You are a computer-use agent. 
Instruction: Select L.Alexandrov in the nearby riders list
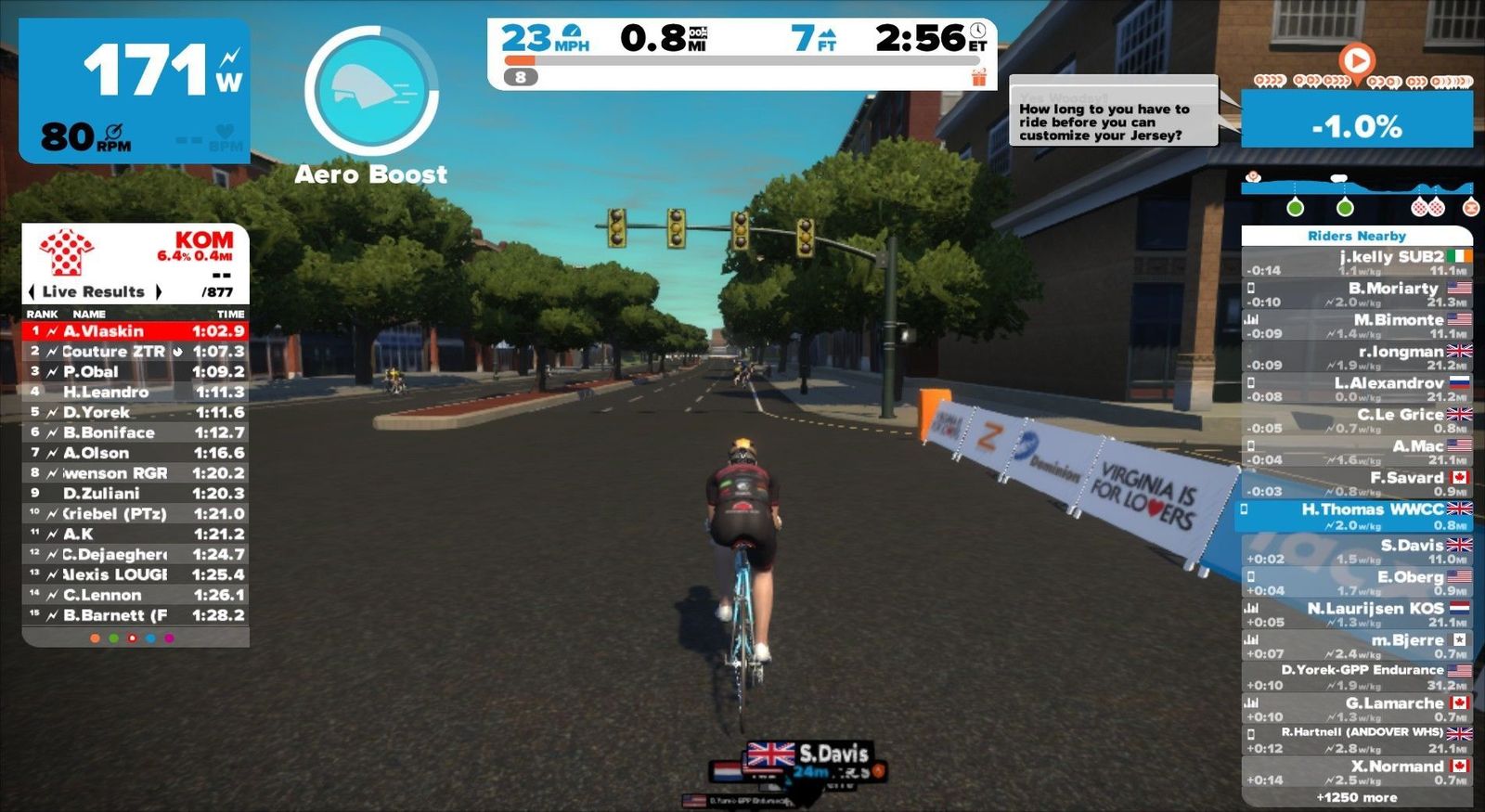(x=1356, y=389)
